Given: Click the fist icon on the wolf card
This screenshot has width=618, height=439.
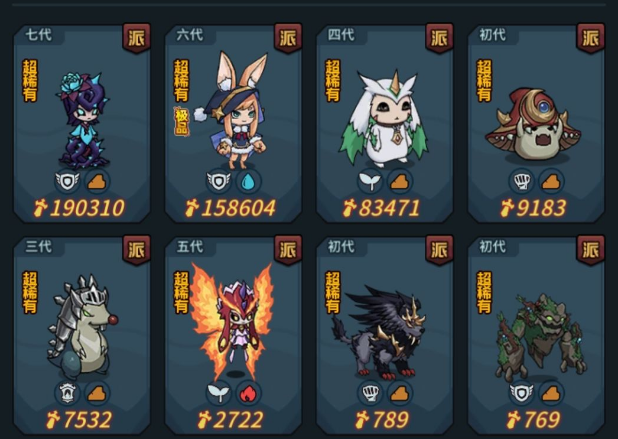Looking at the screenshot, I should [370, 392].
